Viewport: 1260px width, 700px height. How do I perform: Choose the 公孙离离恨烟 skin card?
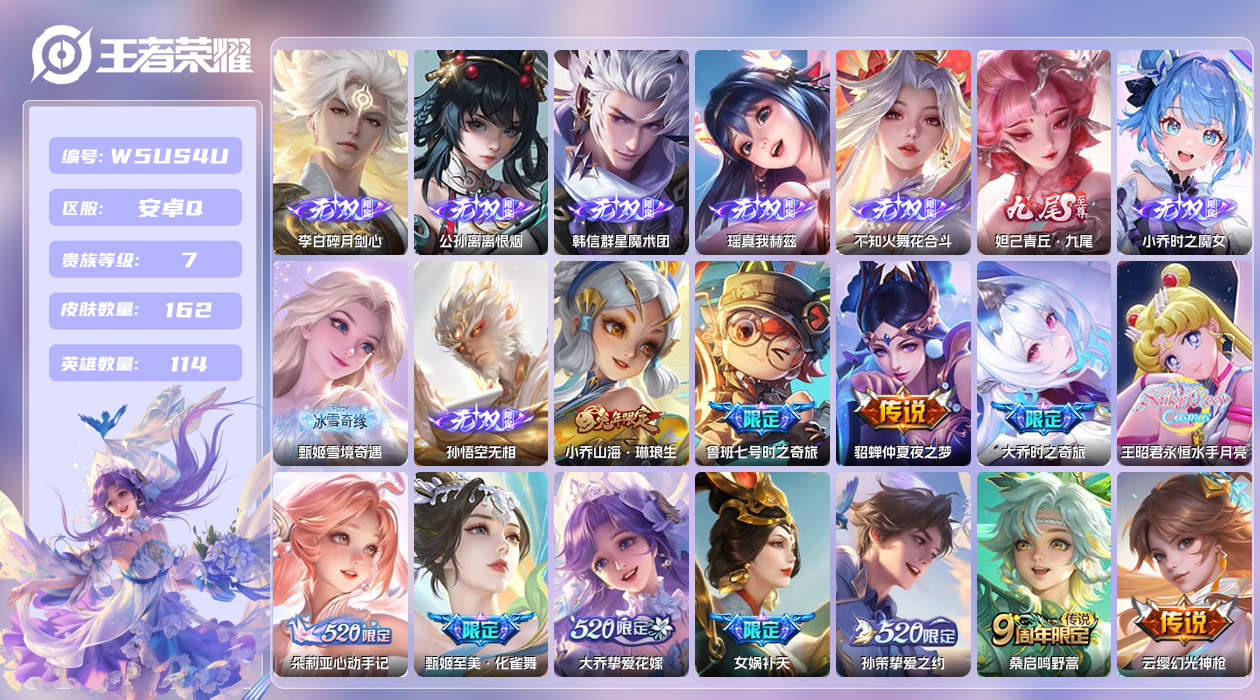click(481, 152)
